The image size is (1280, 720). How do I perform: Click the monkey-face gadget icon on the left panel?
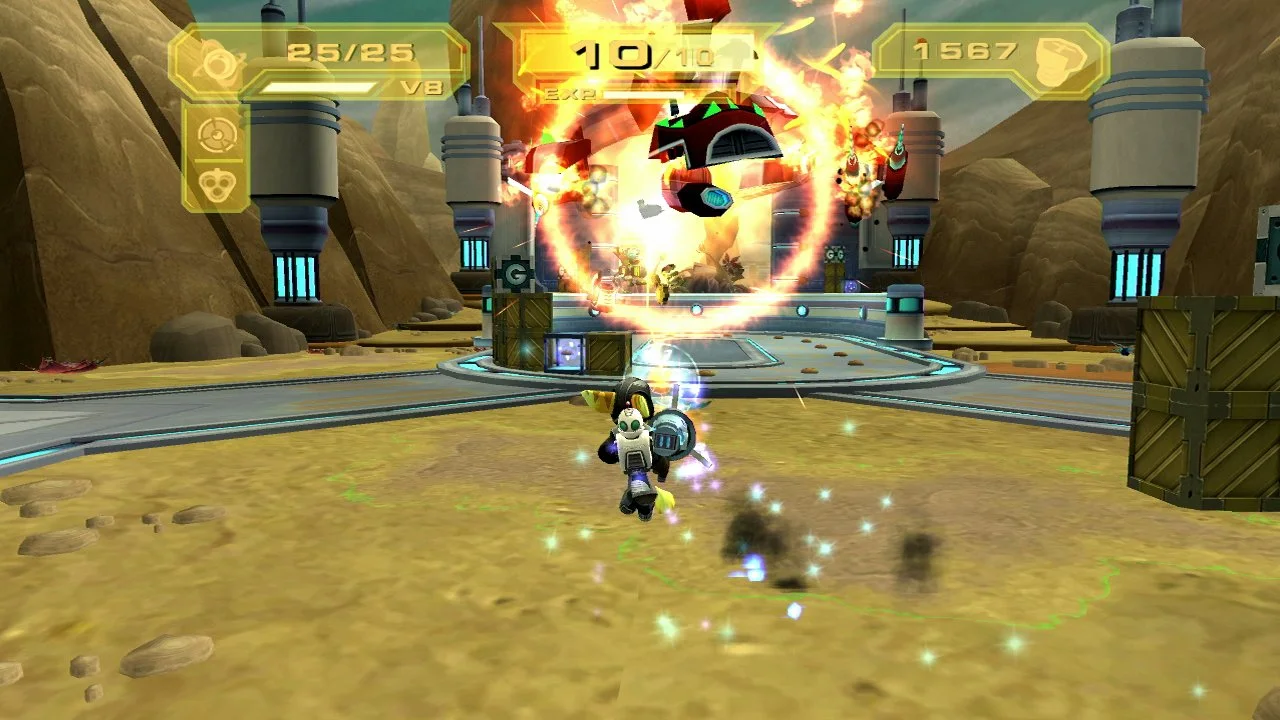[x=216, y=182]
